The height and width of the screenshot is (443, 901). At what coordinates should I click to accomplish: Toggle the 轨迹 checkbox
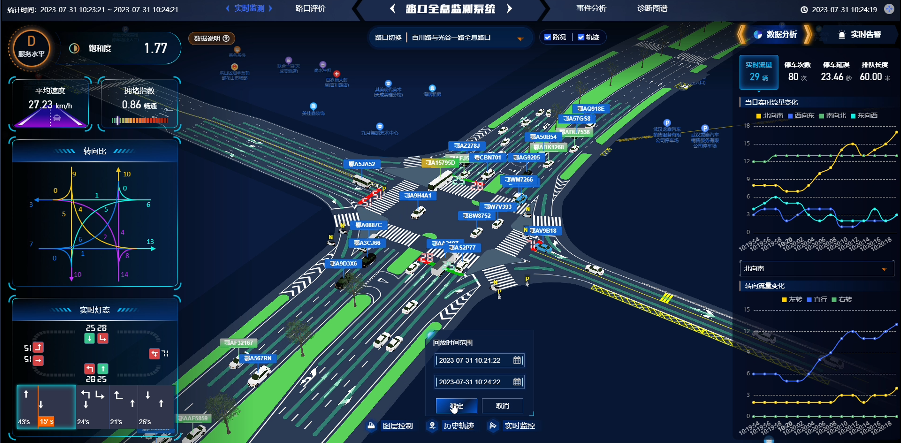point(578,38)
